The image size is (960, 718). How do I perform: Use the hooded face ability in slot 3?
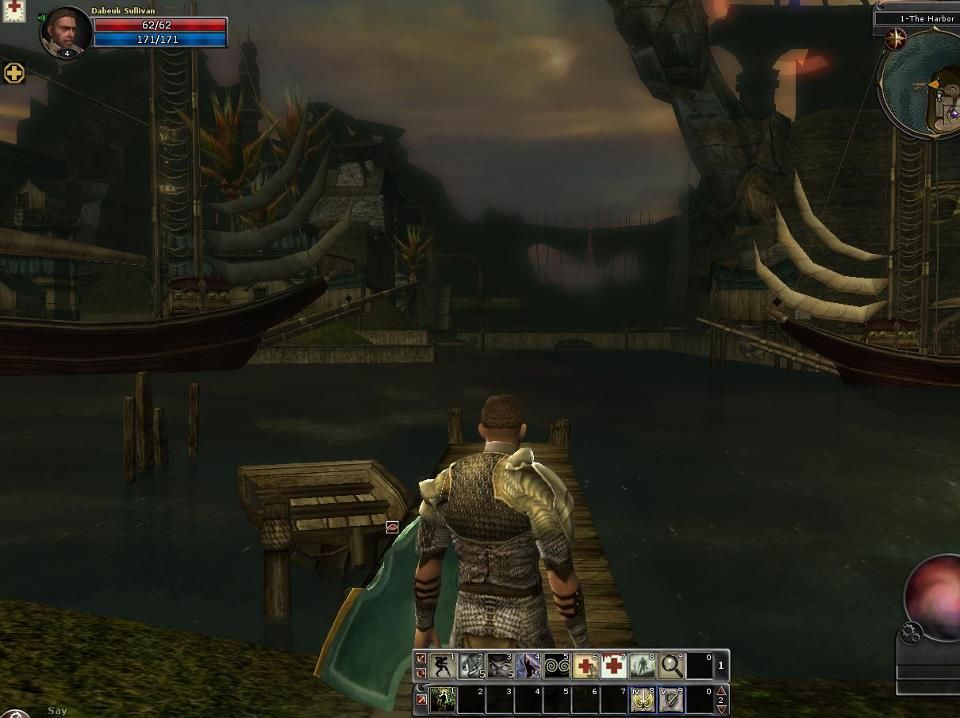click(x=499, y=666)
